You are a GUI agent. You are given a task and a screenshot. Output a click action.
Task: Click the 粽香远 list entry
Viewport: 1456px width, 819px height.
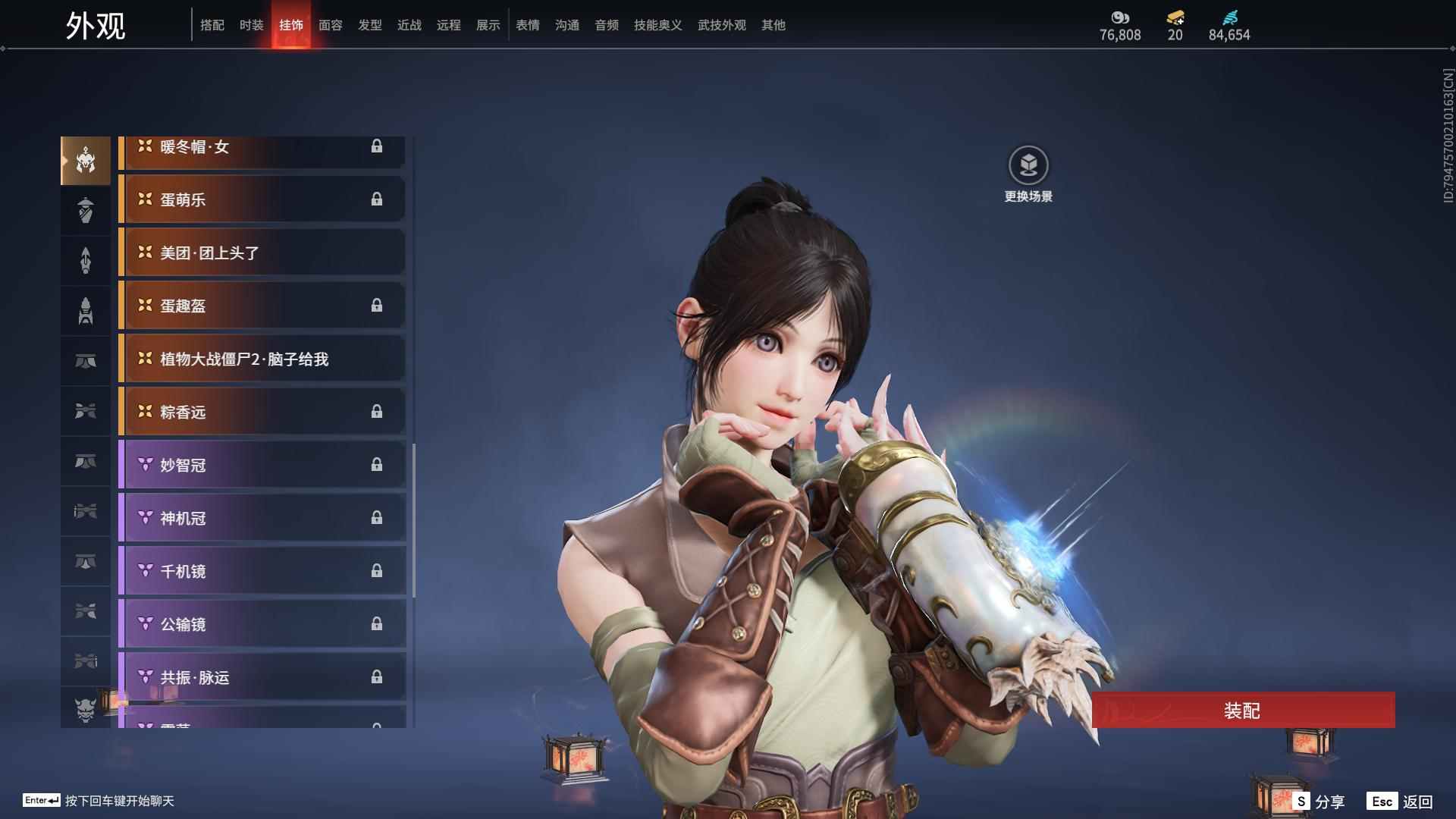tap(262, 412)
